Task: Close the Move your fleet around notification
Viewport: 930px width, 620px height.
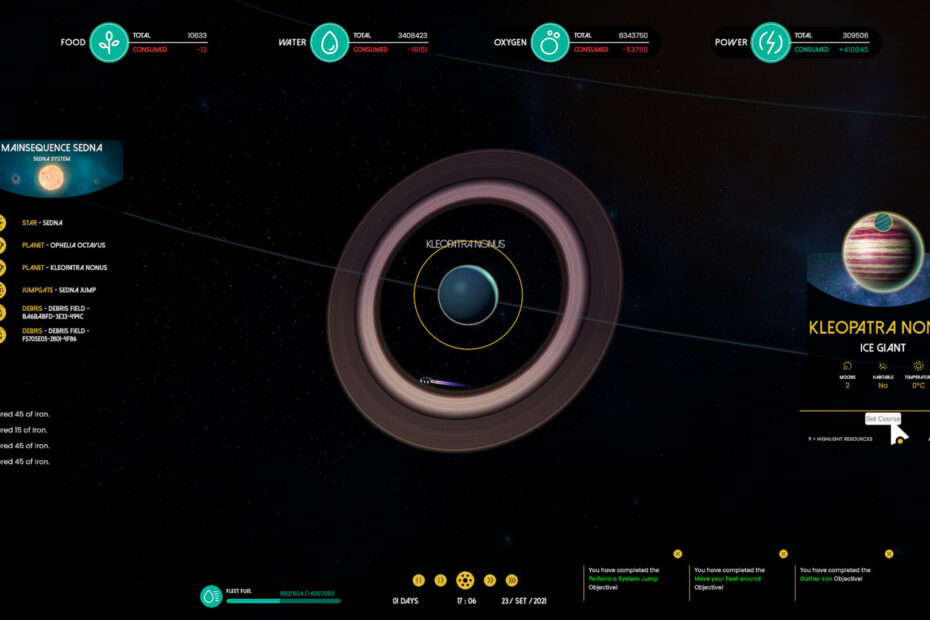Action: (x=783, y=553)
